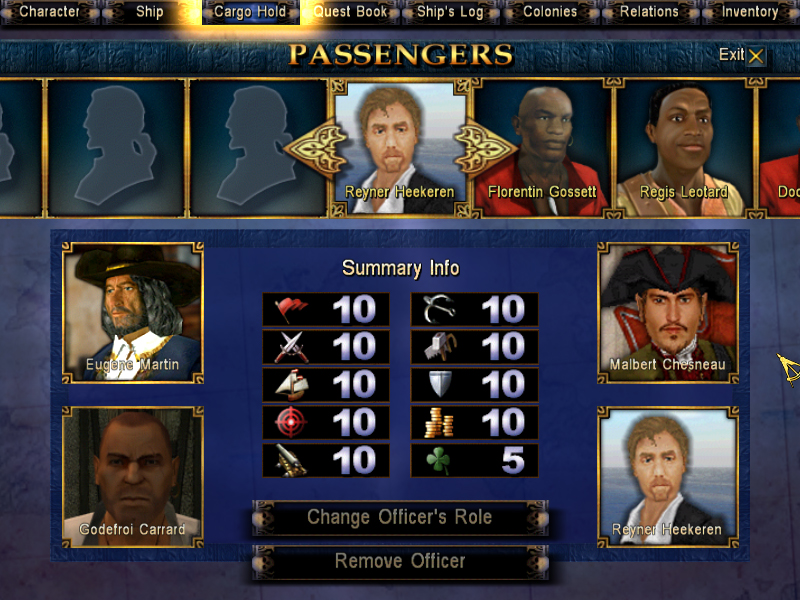The height and width of the screenshot is (600, 800).
Task: Switch to the Cargo Hold tab
Action: pos(250,12)
